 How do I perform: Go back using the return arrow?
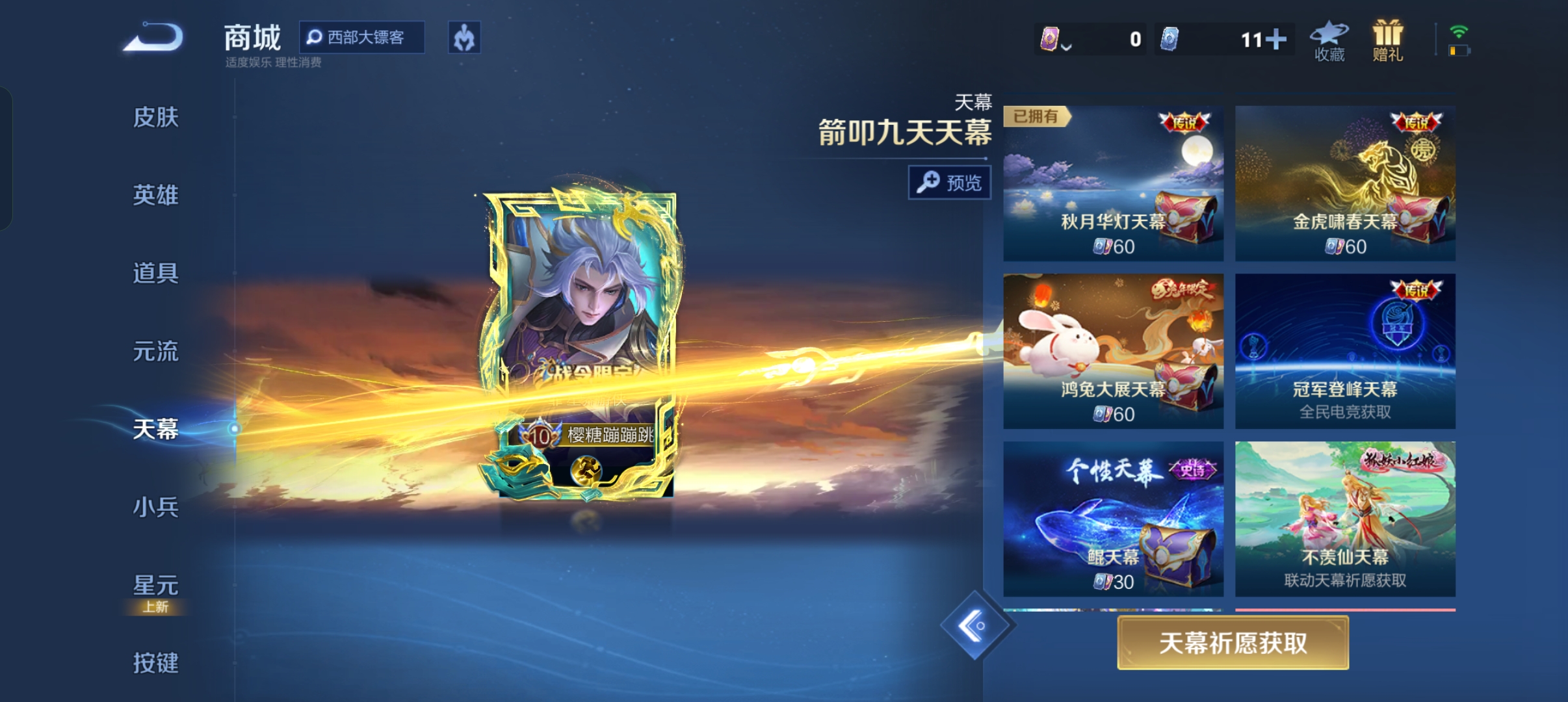coord(154,37)
